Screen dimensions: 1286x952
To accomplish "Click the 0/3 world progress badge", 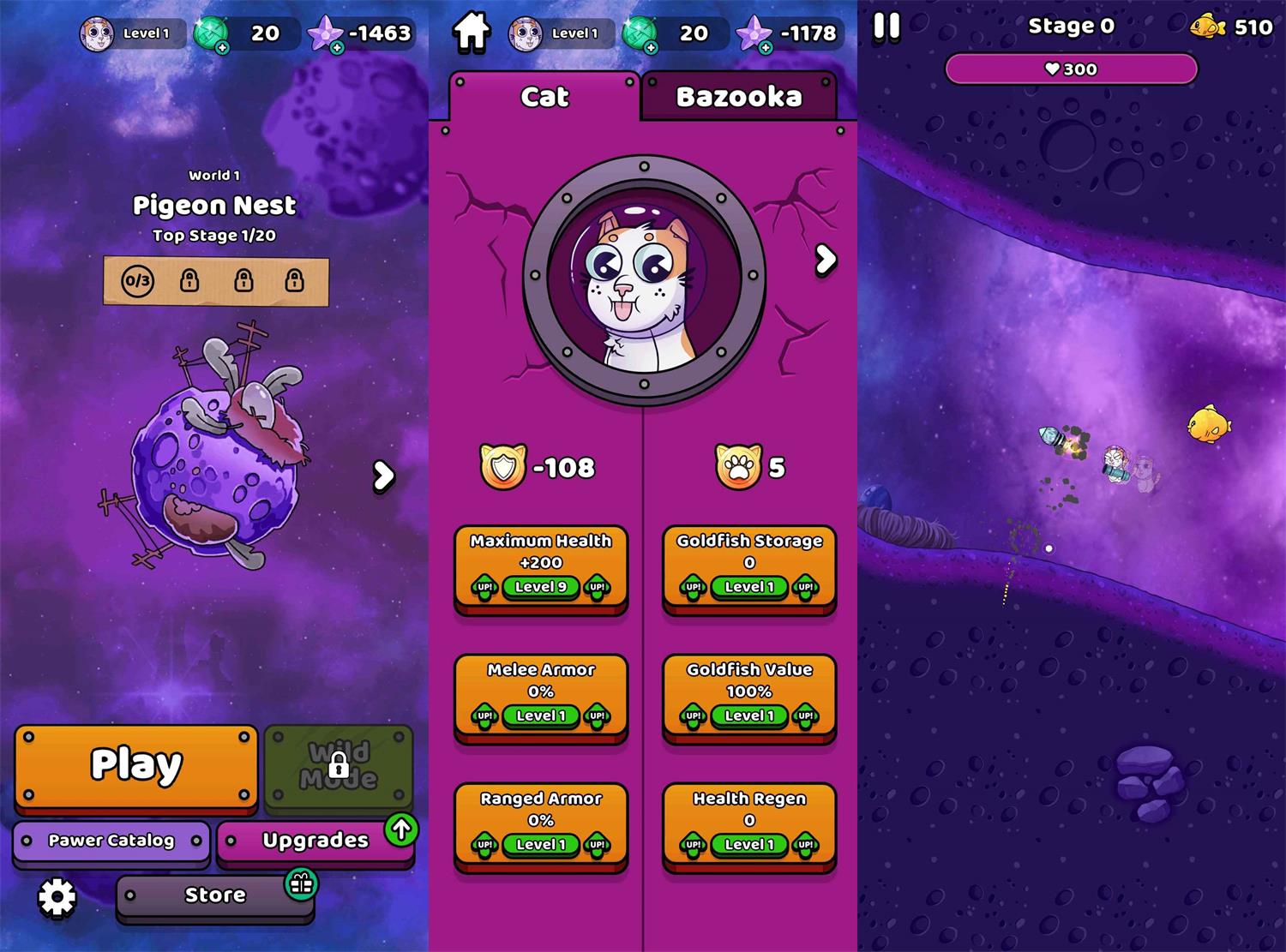I will [137, 280].
